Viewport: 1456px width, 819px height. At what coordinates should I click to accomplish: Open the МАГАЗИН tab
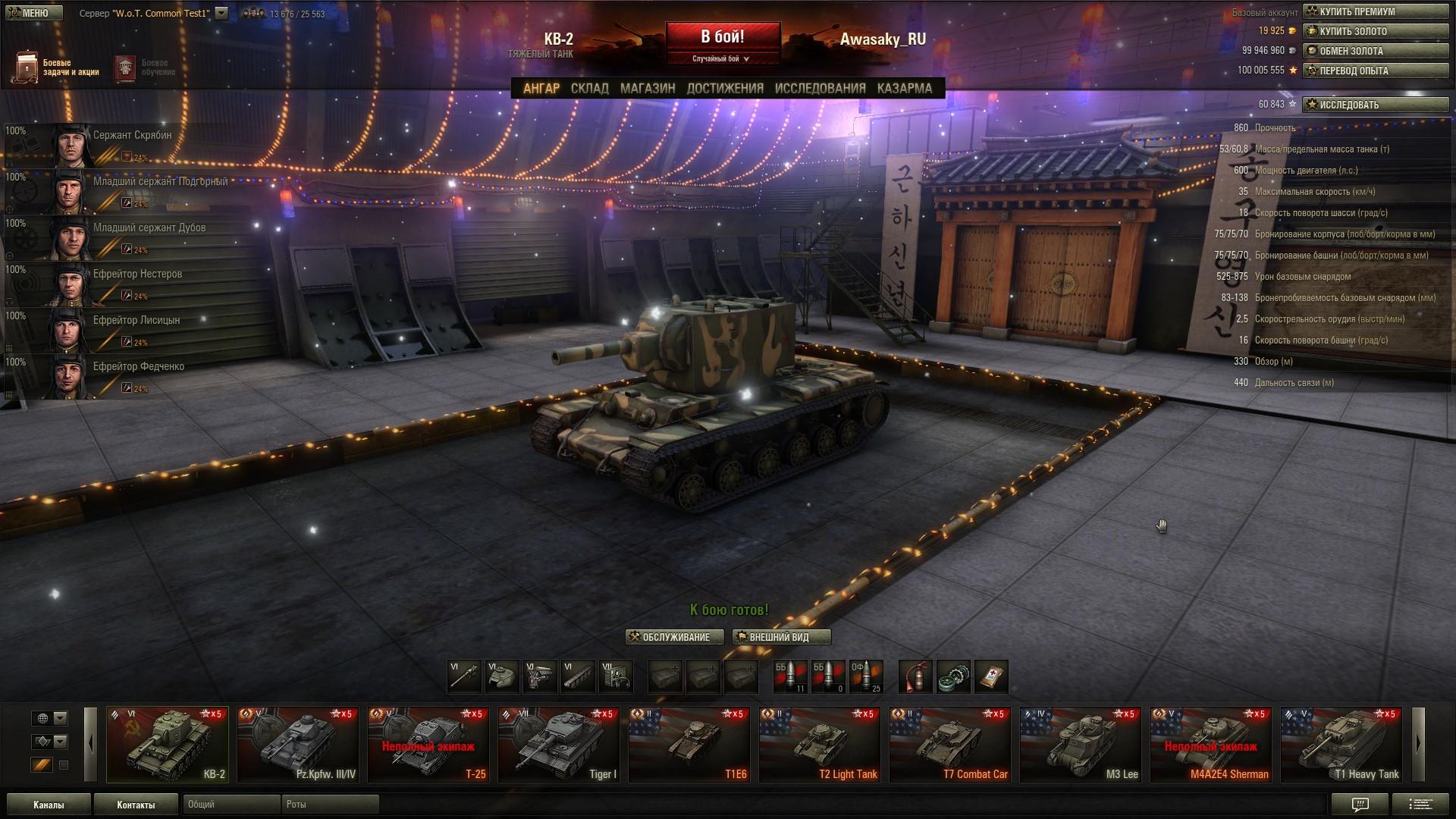[x=648, y=88]
